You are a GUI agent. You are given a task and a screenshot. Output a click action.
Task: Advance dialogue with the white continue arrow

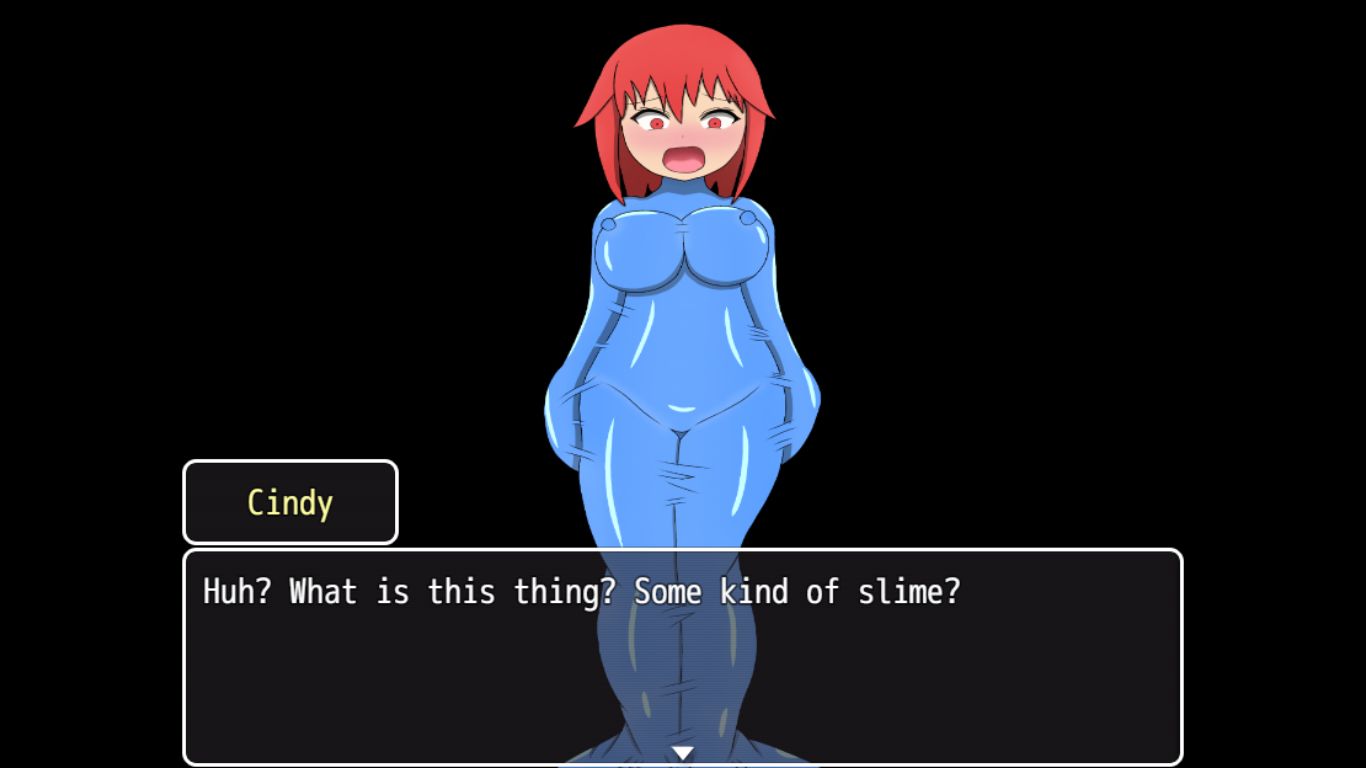[x=682, y=753]
